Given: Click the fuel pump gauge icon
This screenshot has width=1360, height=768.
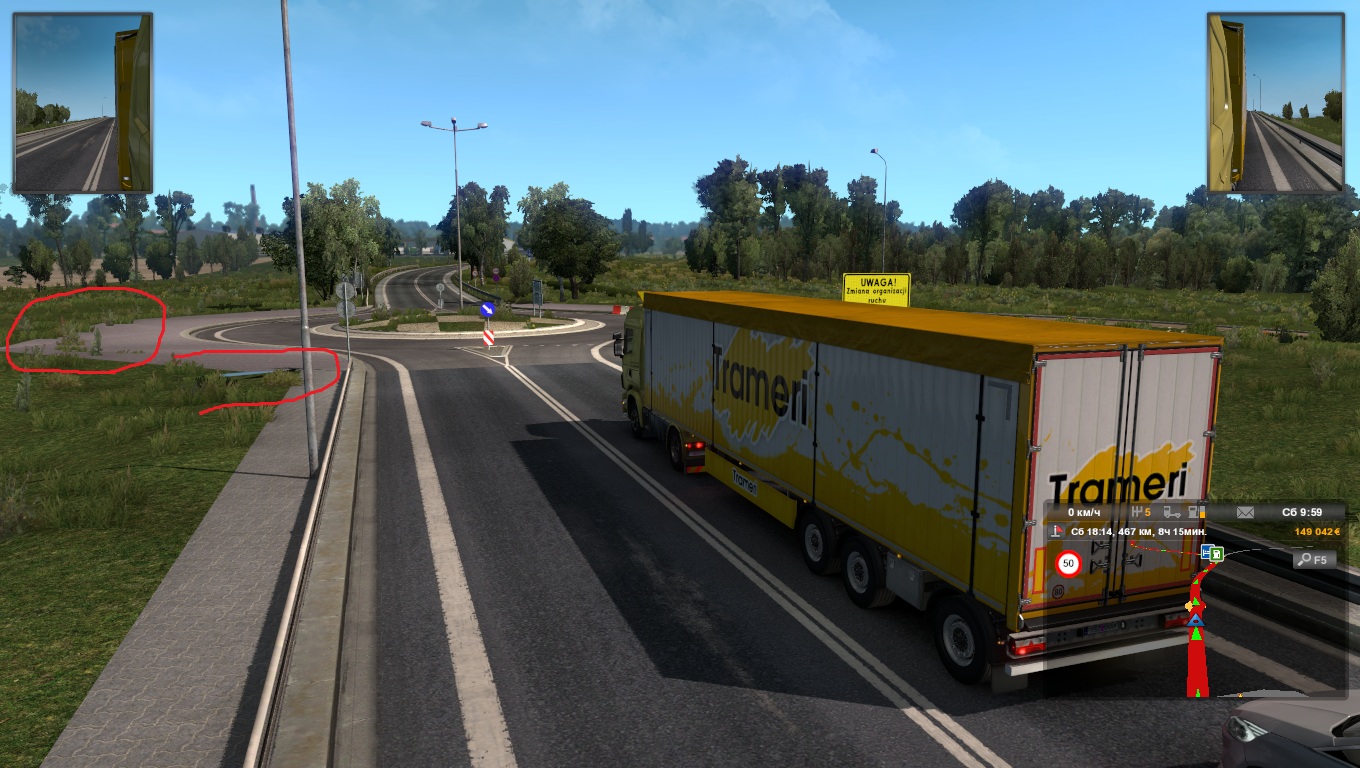Looking at the screenshot, I should (1195, 512).
